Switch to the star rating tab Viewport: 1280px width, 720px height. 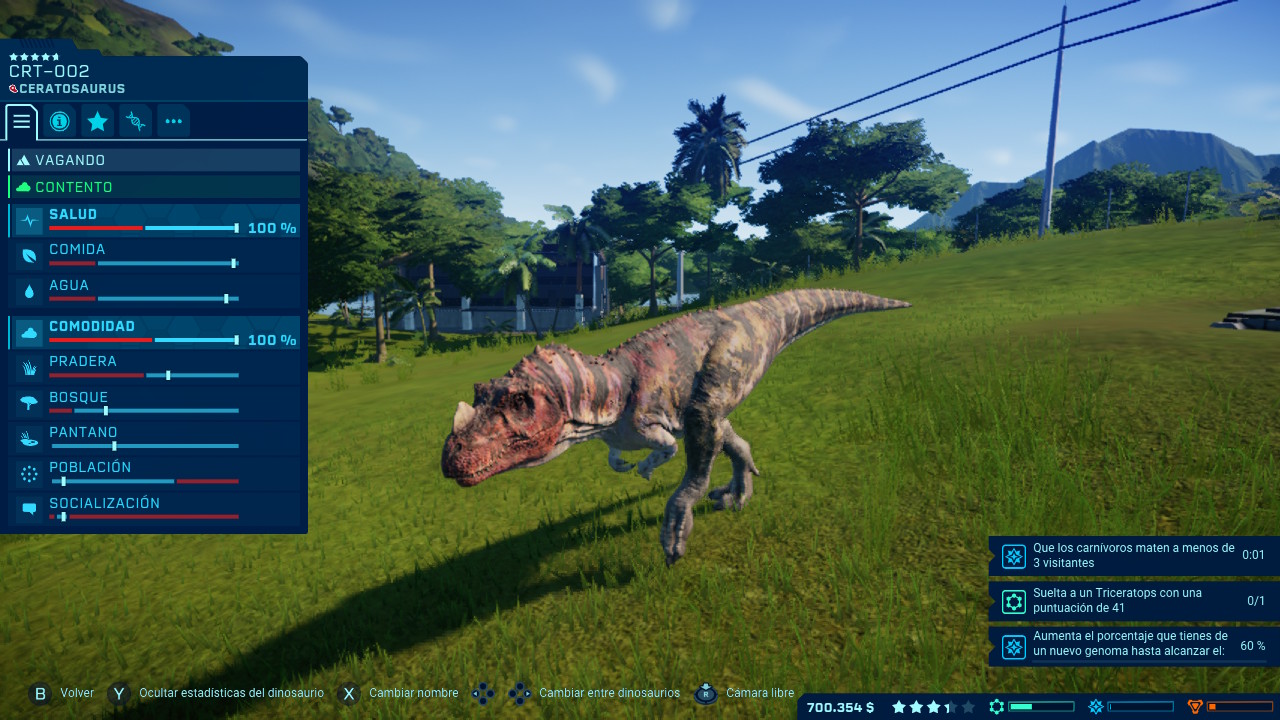click(97, 122)
